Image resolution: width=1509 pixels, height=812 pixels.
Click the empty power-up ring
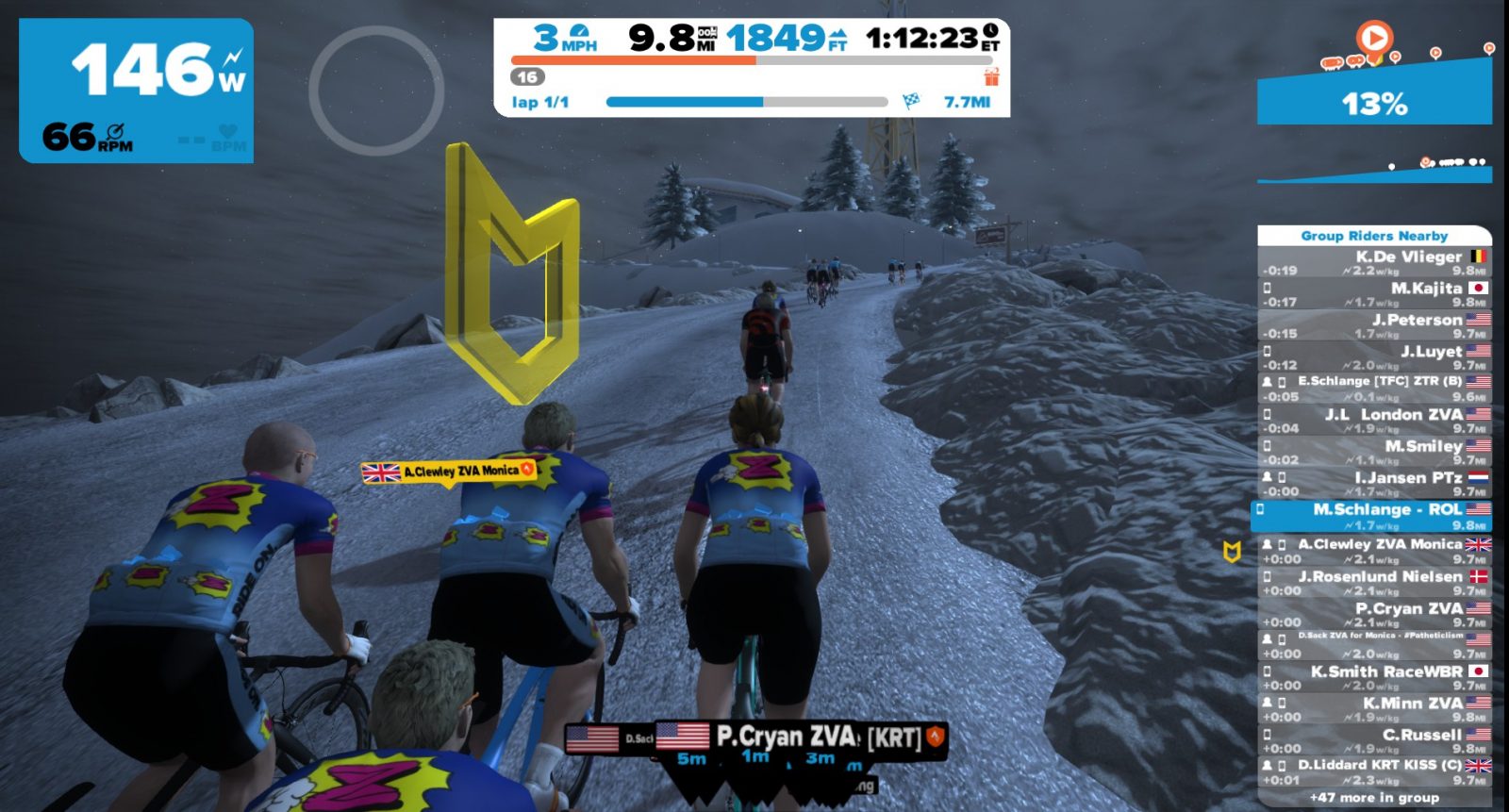click(x=376, y=91)
